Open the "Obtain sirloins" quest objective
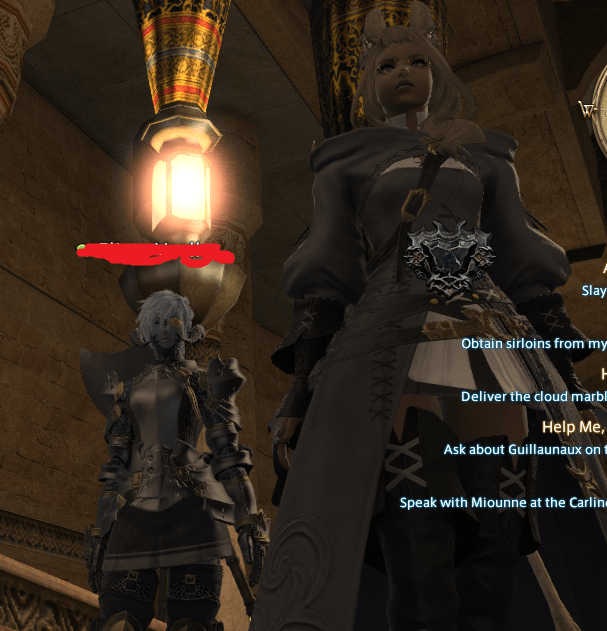The width and height of the screenshot is (607, 631). [x=533, y=343]
